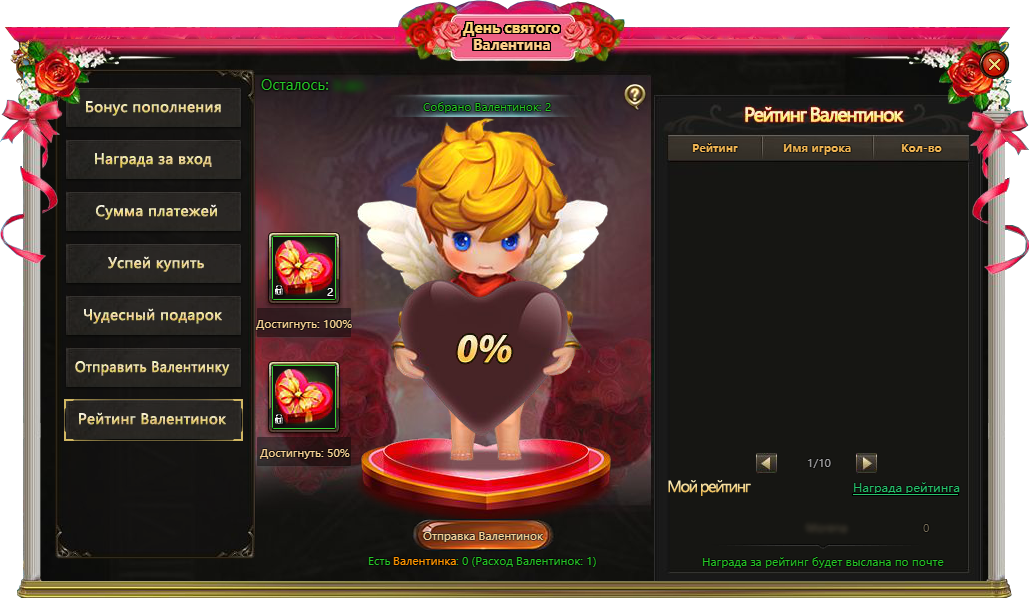The width and height of the screenshot is (1029, 598).
Task: Go to the next ranking page
Action: (x=867, y=463)
